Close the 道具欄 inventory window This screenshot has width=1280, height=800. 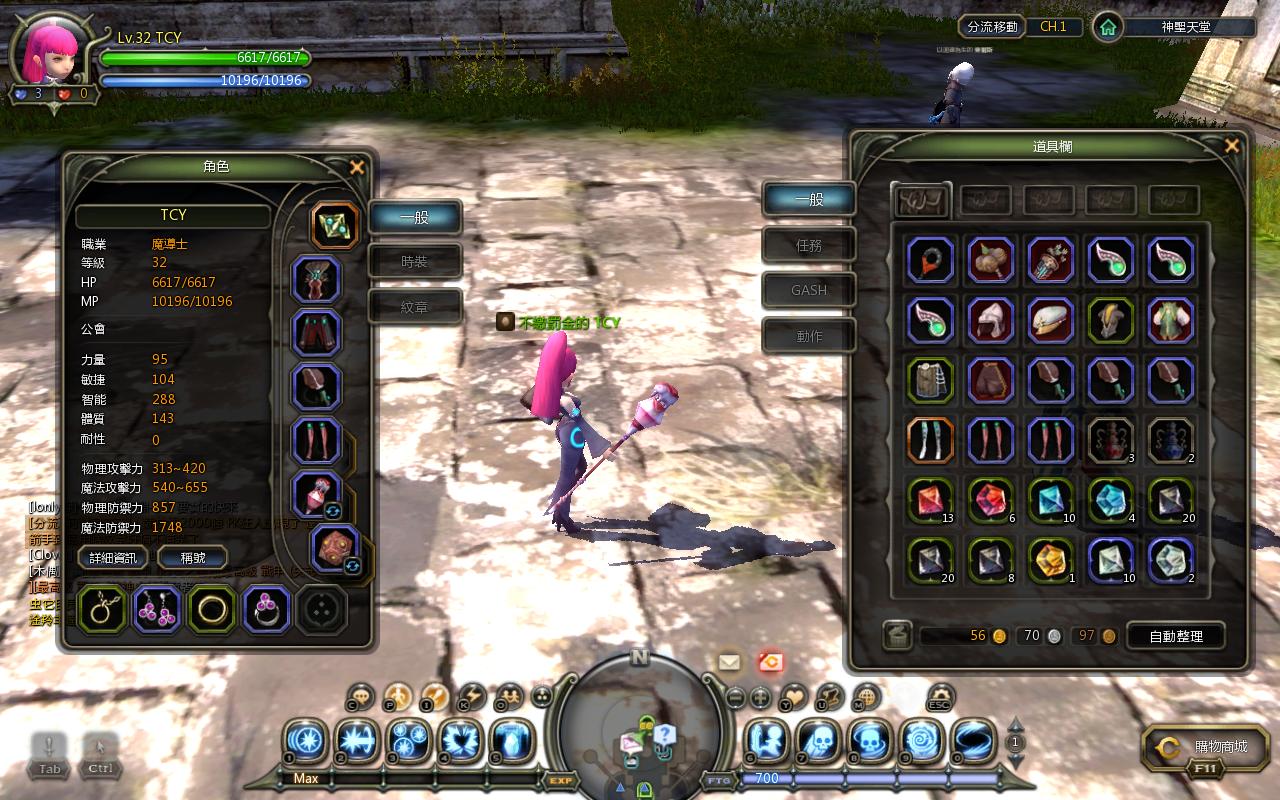(x=1231, y=146)
